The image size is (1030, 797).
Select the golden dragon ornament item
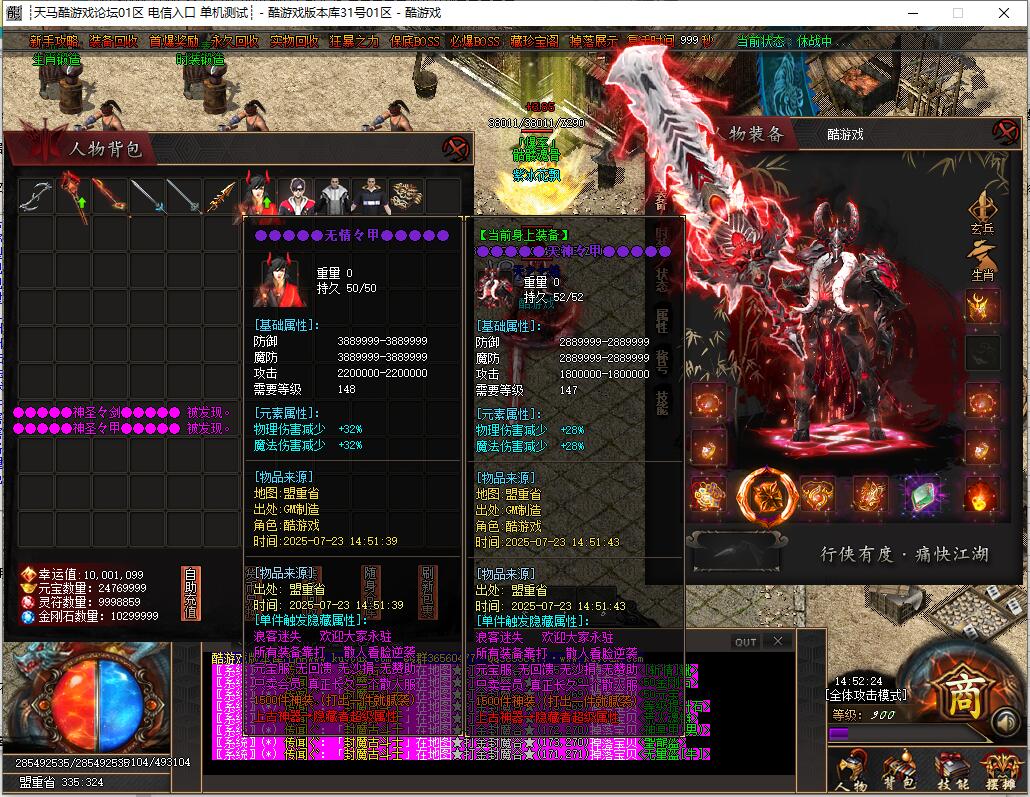[406, 195]
